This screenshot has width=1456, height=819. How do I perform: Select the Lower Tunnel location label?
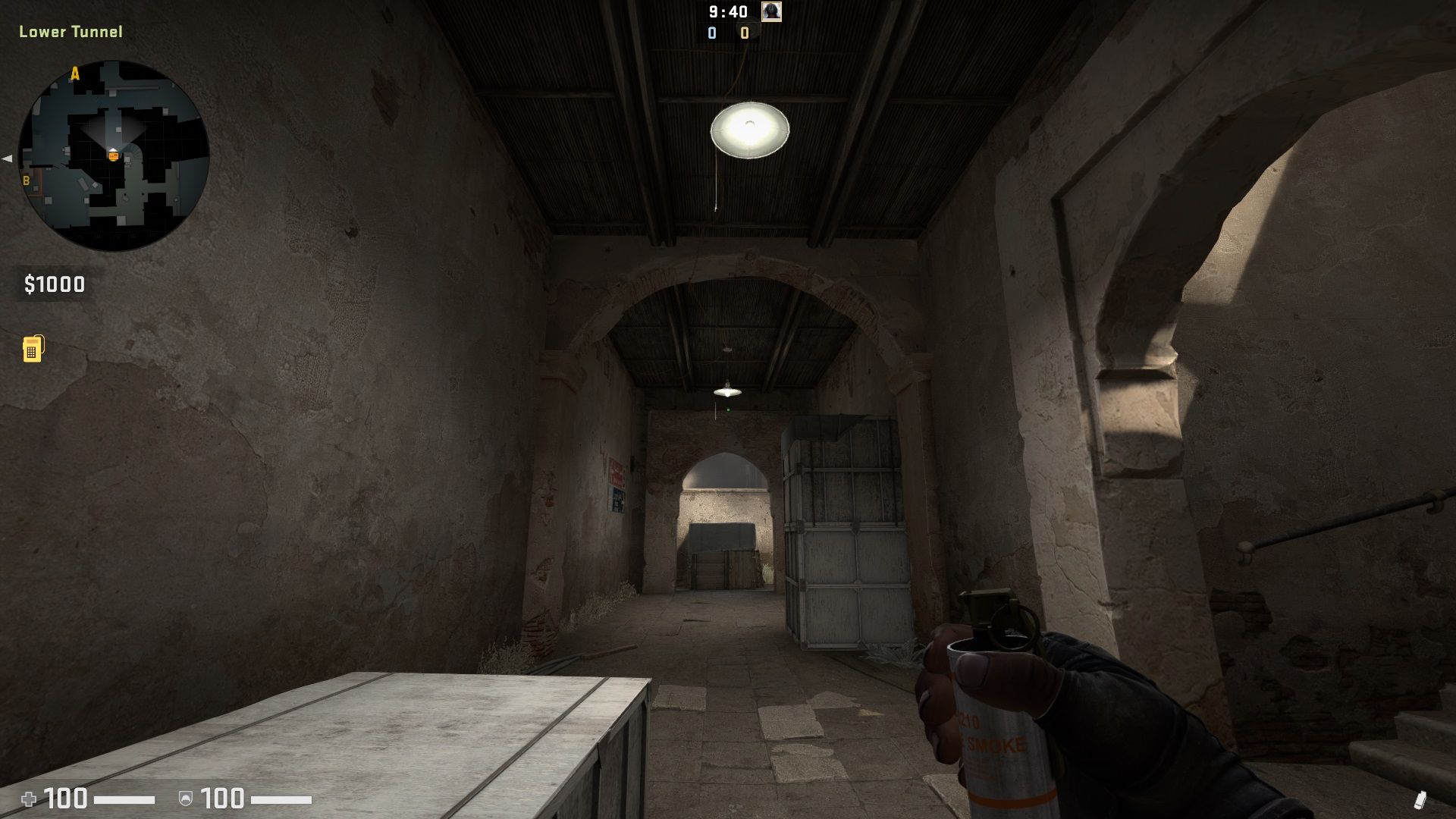point(69,33)
